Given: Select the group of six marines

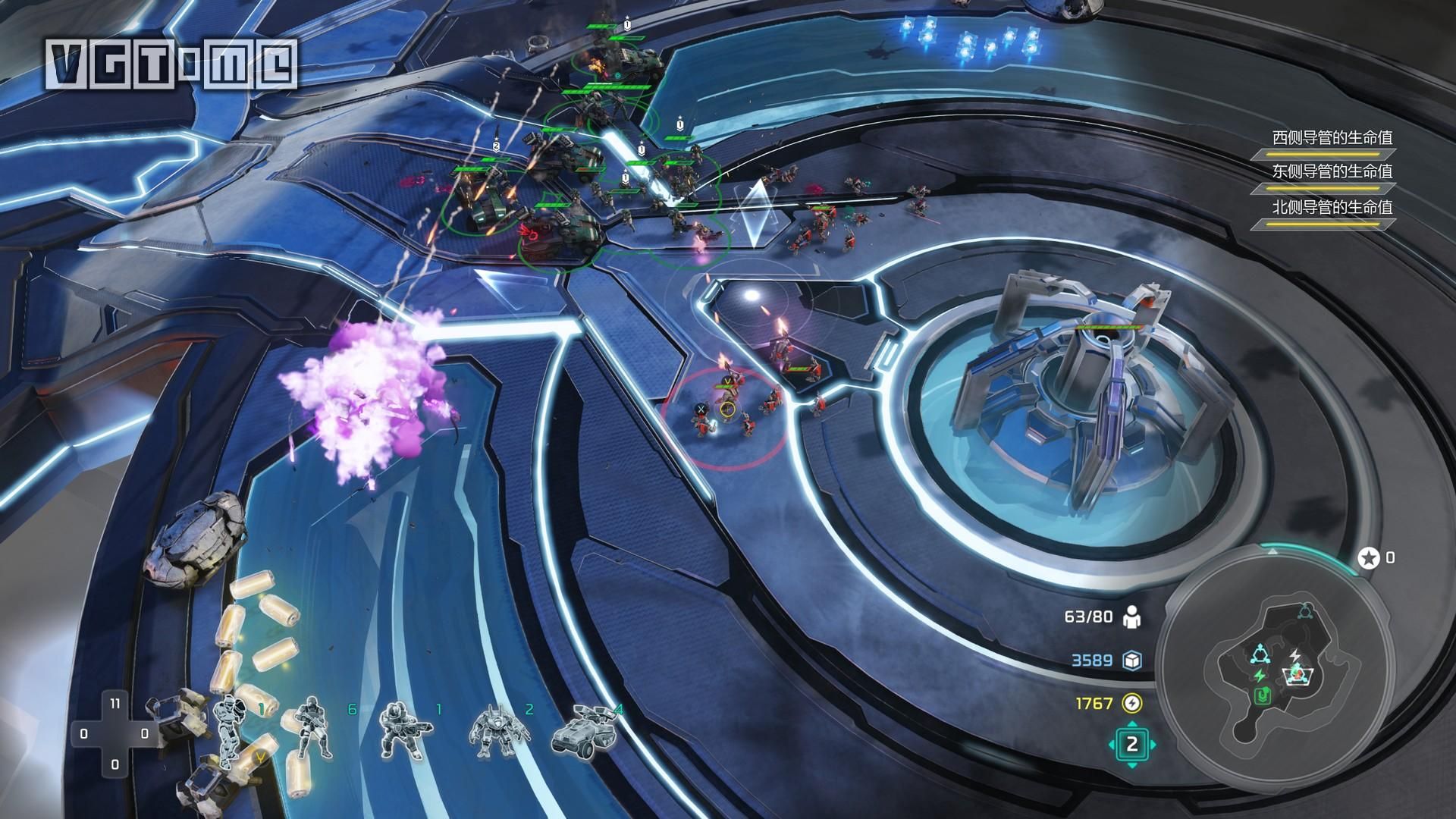Looking at the screenshot, I should tap(314, 728).
